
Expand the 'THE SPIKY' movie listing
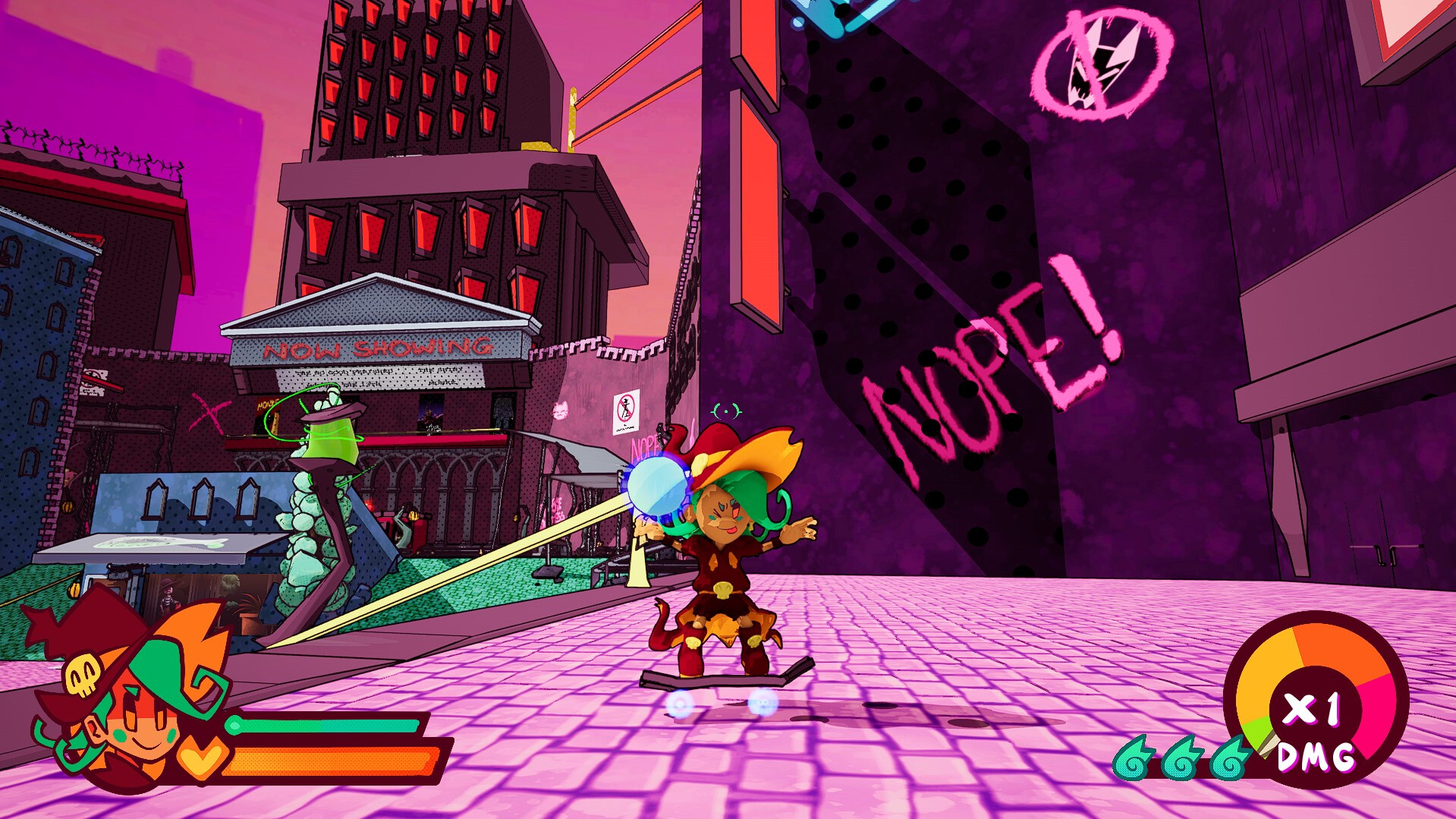point(440,370)
